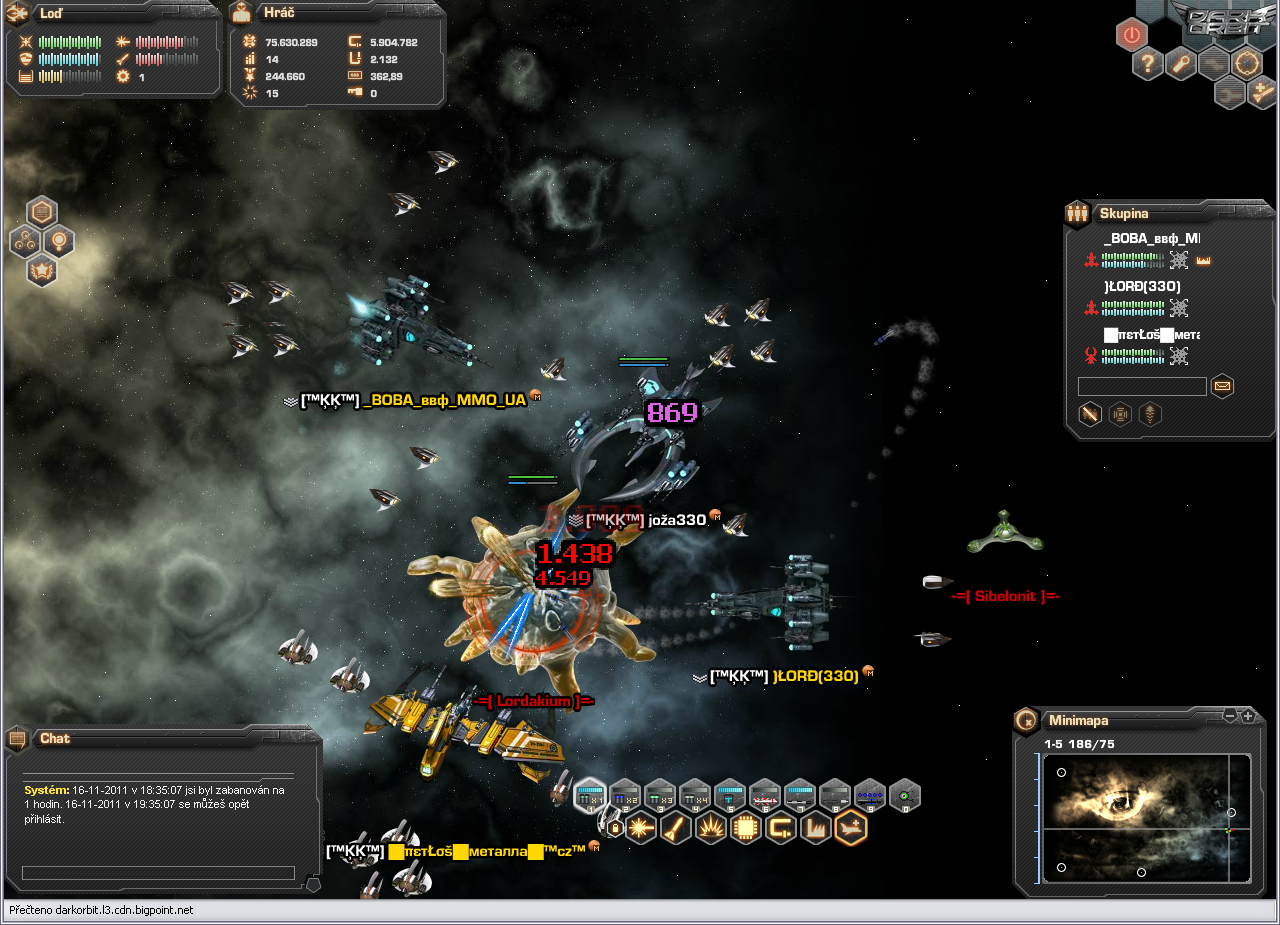Select the red rocket slot numbered 6
Viewport: 1280px width, 925px height.
[765, 796]
